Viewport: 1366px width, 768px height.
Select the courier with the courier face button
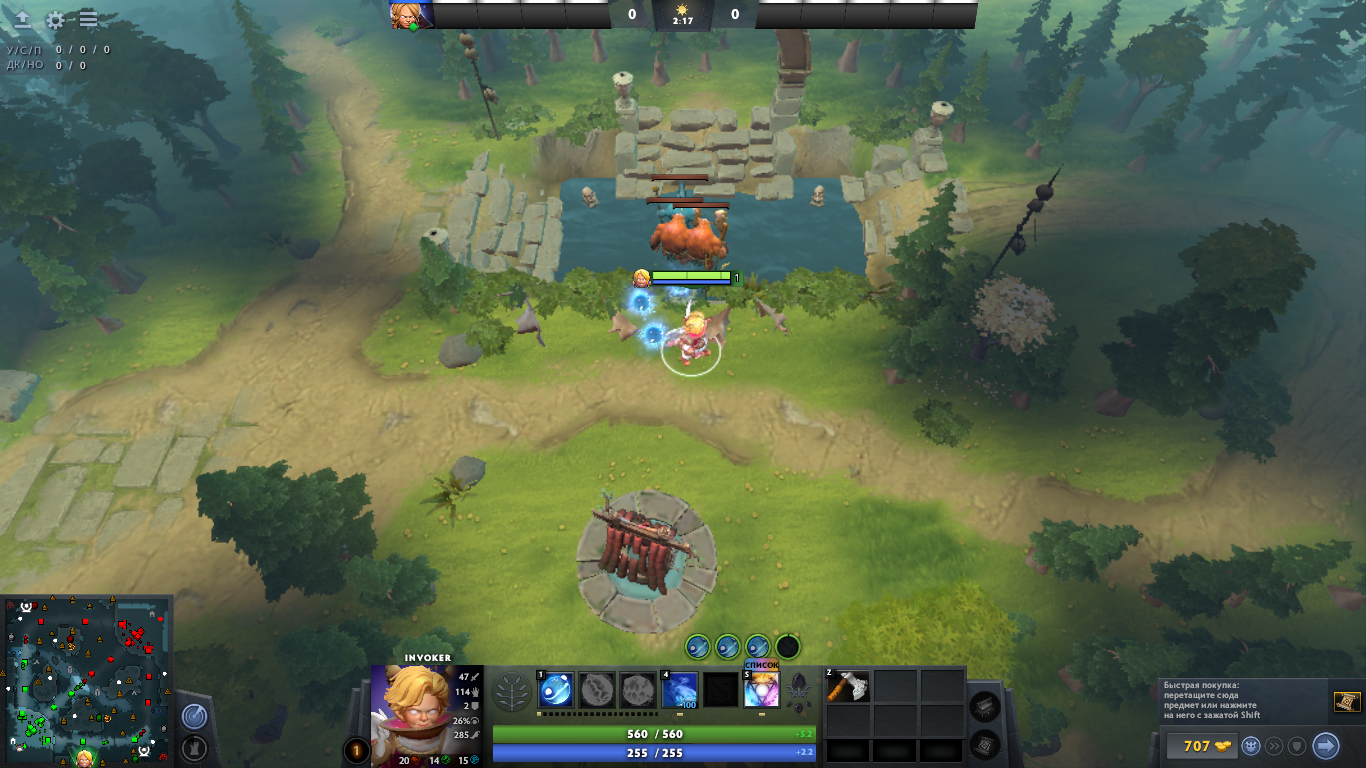(1251, 746)
